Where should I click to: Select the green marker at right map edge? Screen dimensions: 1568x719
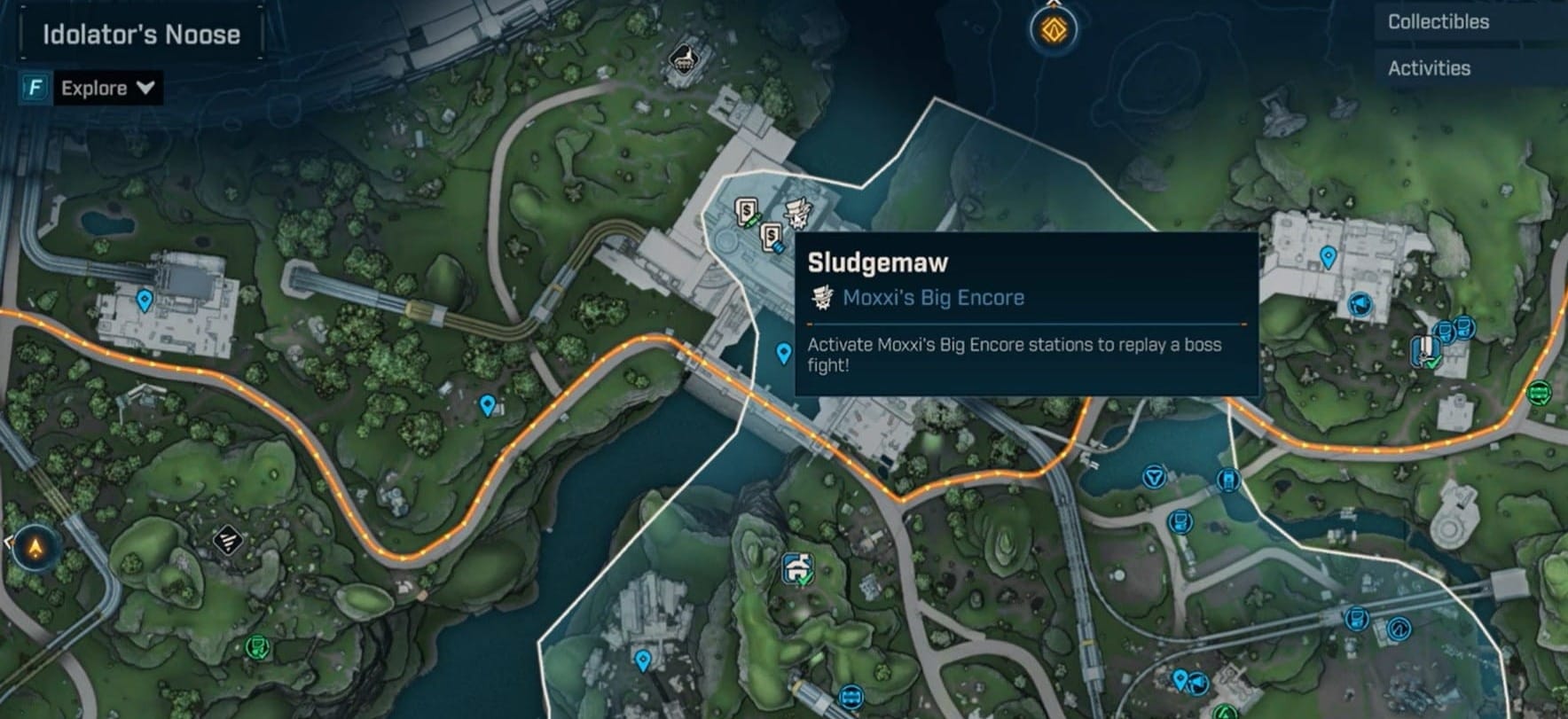pos(1539,392)
